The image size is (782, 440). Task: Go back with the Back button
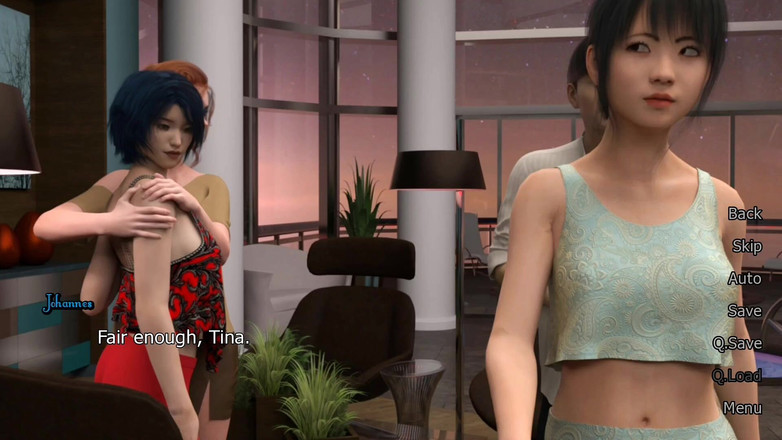pos(744,213)
